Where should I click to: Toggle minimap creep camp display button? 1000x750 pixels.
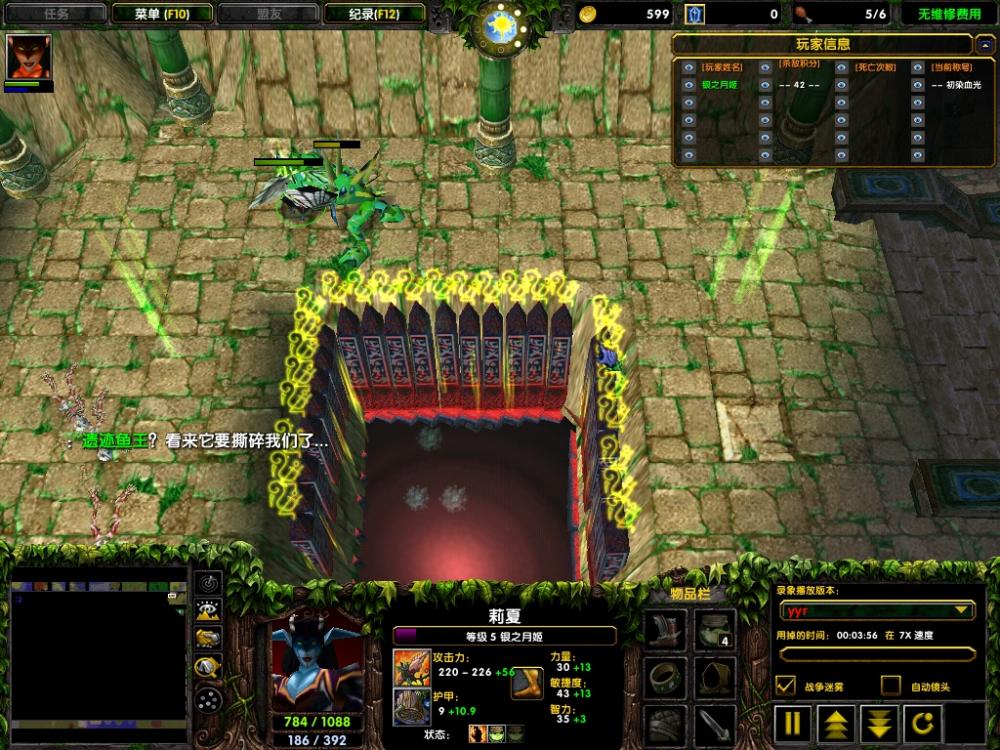pos(208,668)
